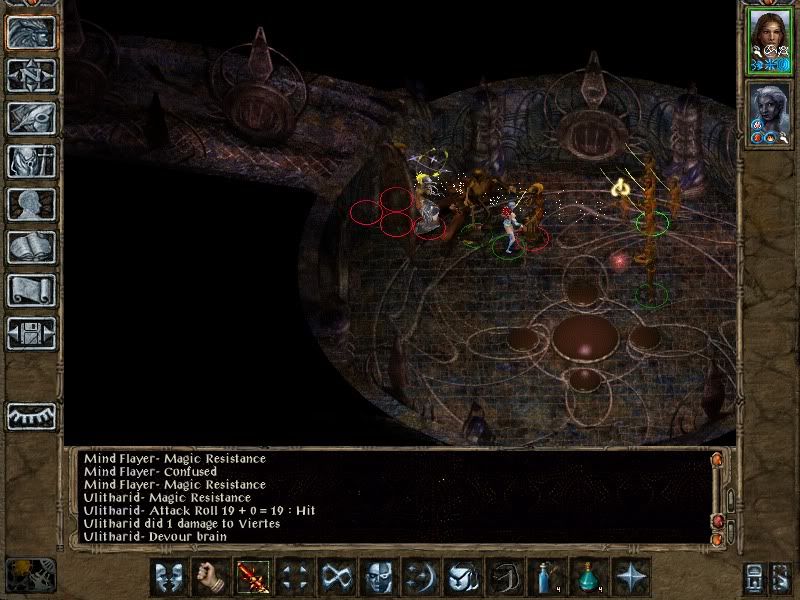The image size is (800, 600).
Task: Click the Guard four-arrows action button
Action: click(x=295, y=577)
